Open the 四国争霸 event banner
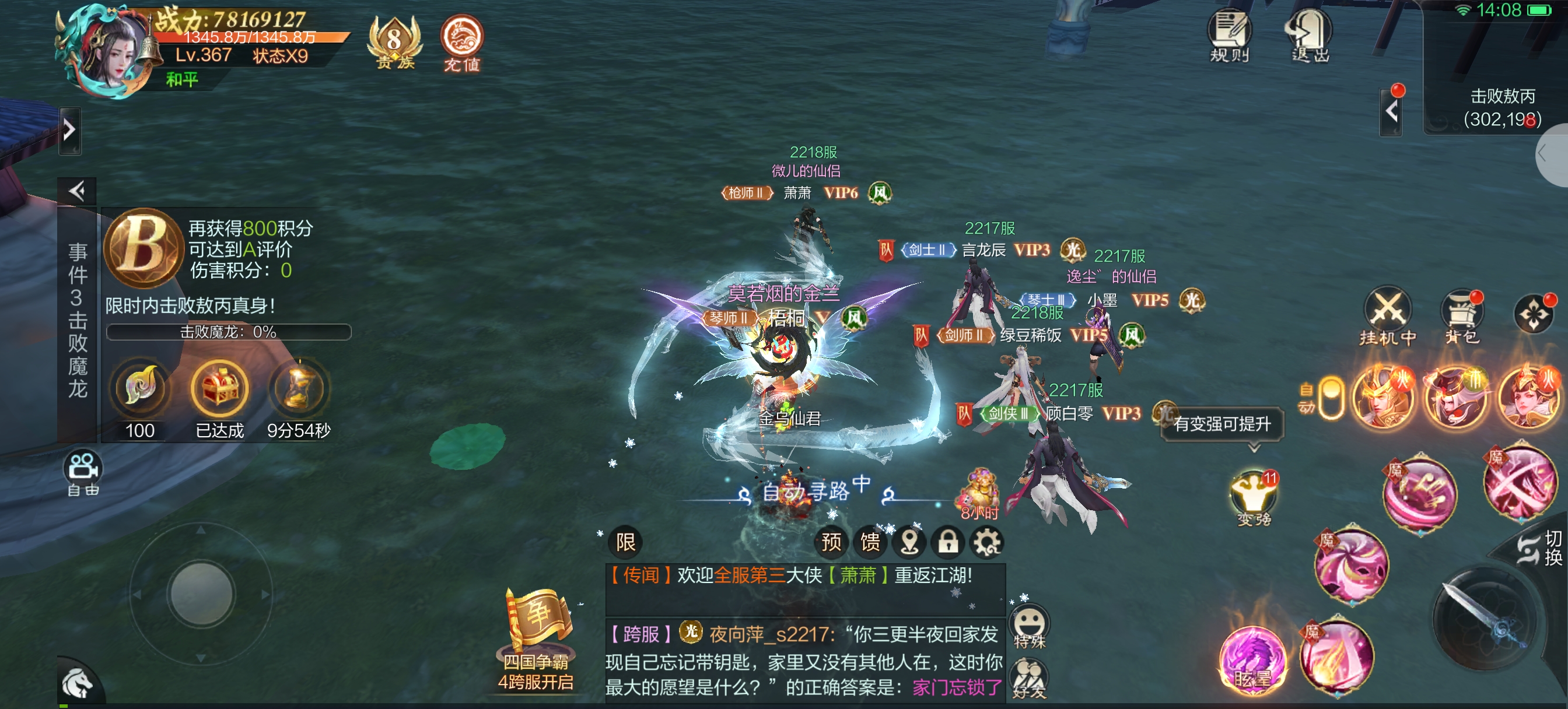The height and width of the screenshot is (709, 1568). 536,639
